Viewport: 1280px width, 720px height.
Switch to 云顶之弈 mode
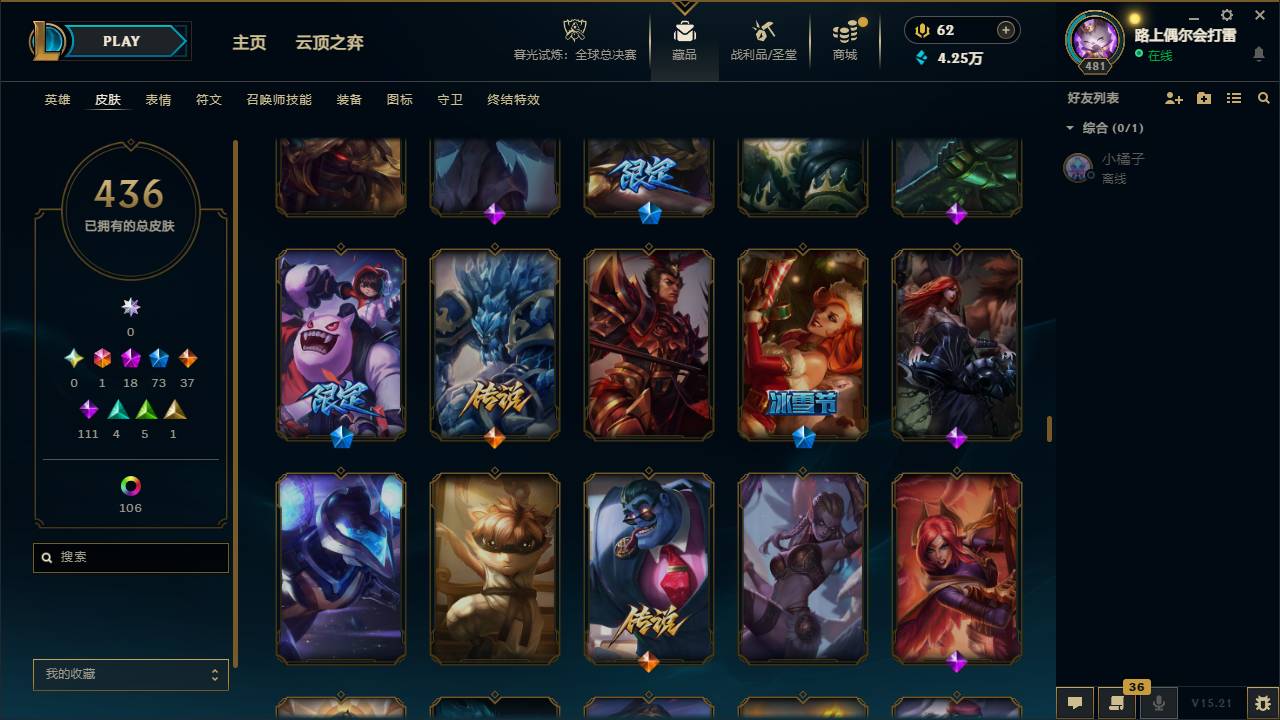[x=331, y=42]
